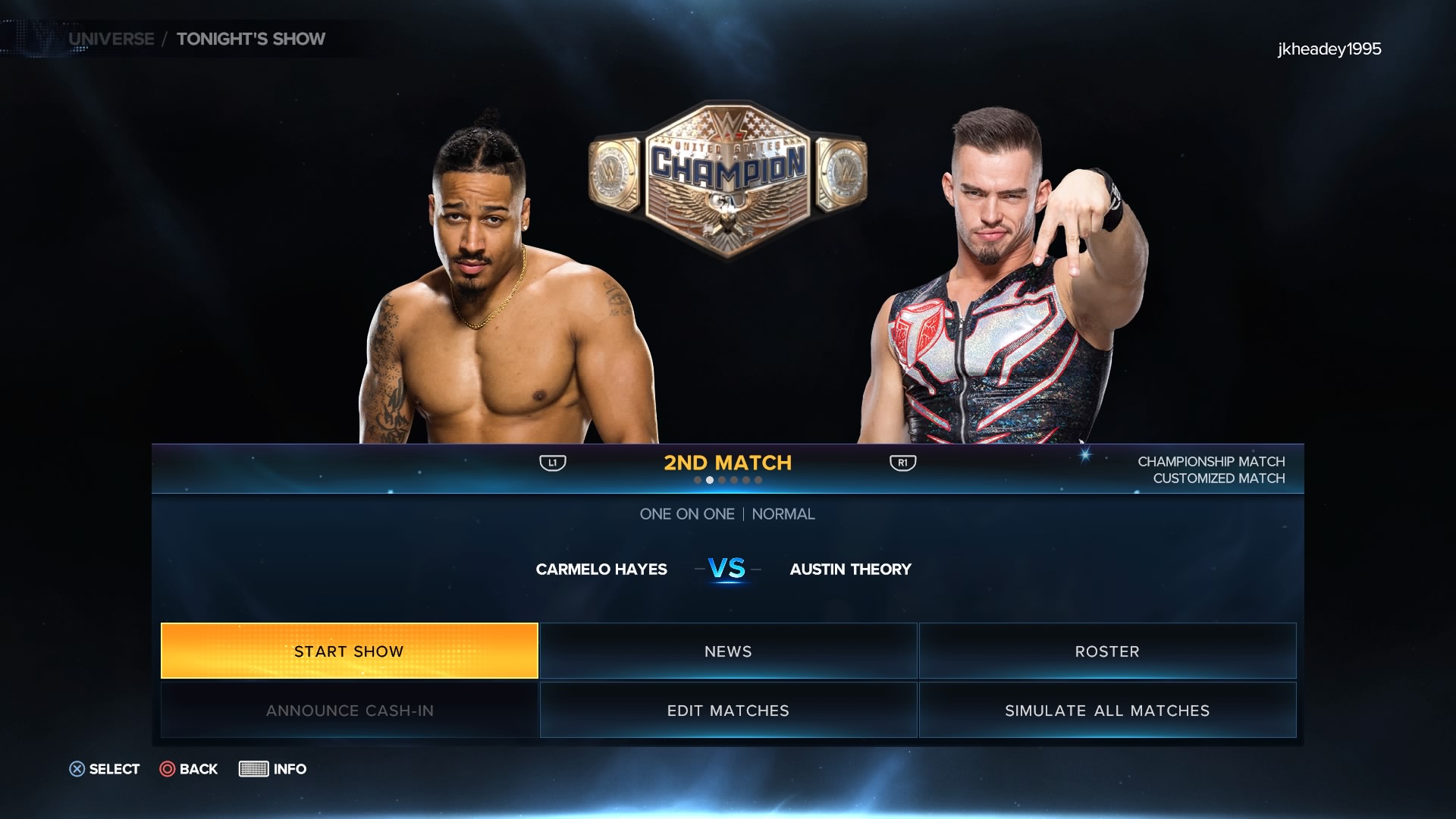Select the Edit Matches option
Viewport: 1456px width, 819px height.
[x=728, y=710]
